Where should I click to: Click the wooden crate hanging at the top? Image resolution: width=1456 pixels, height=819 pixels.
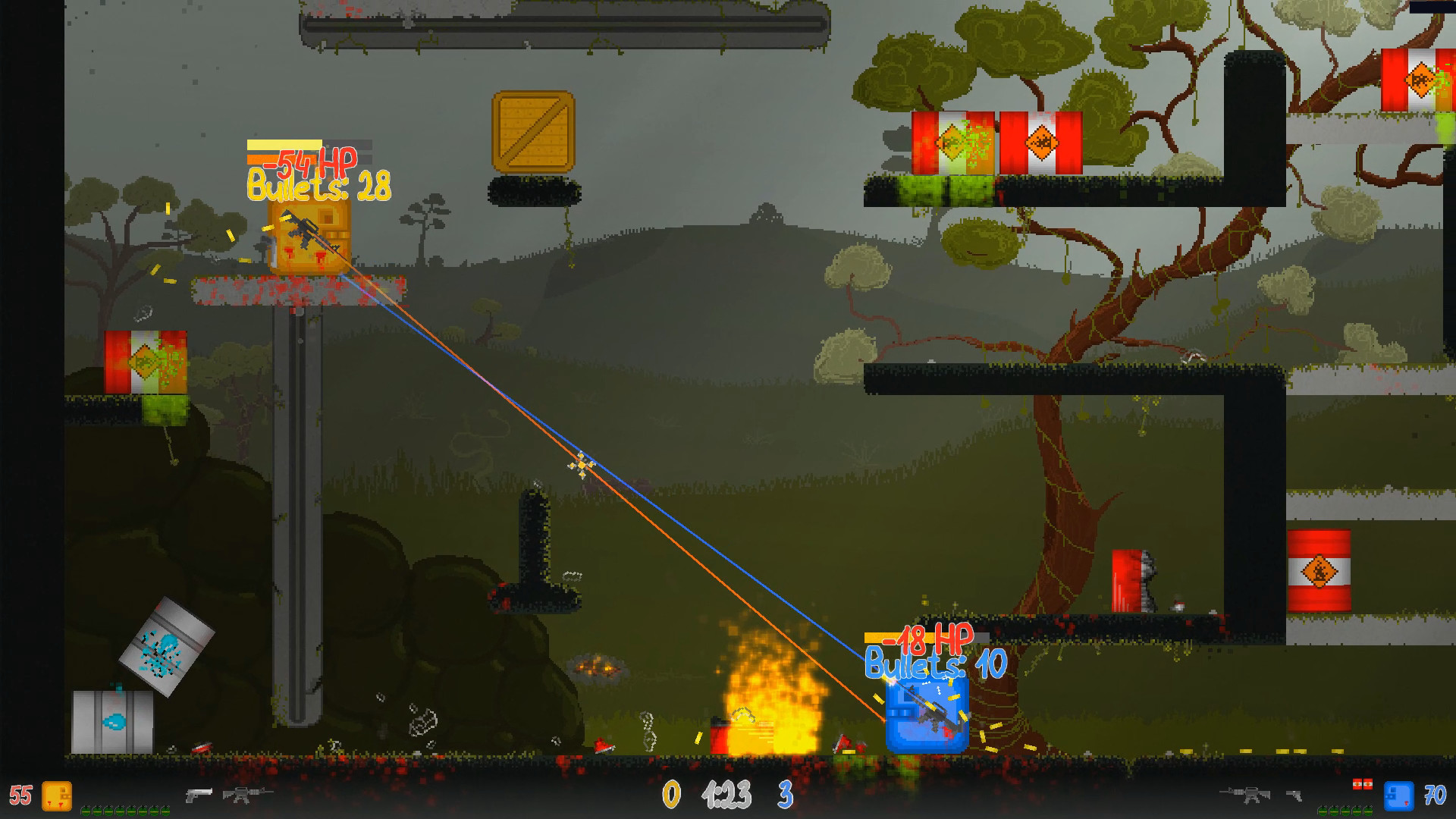click(533, 128)
